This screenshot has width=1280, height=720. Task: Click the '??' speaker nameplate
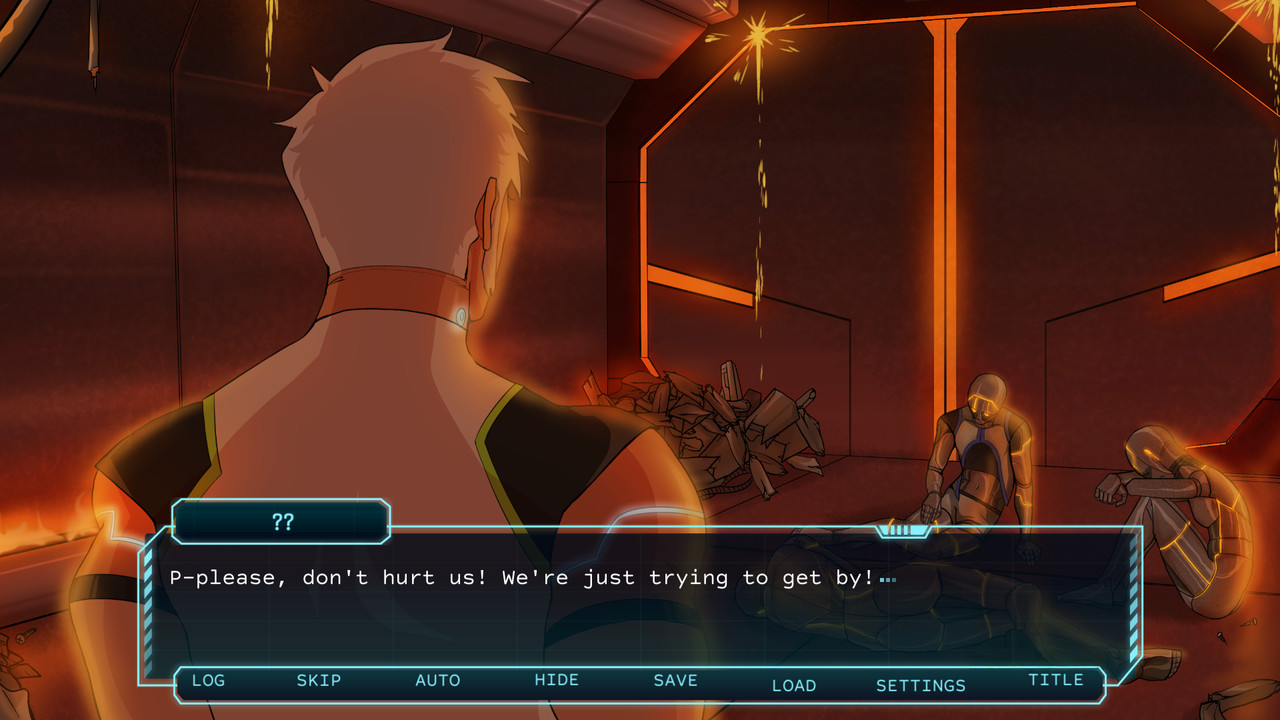[281, 521]
